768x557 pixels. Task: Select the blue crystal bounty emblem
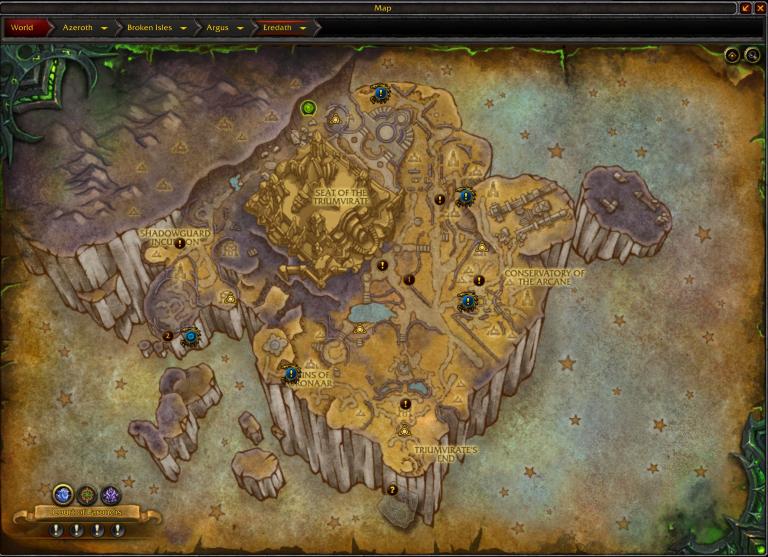[63, 493]
